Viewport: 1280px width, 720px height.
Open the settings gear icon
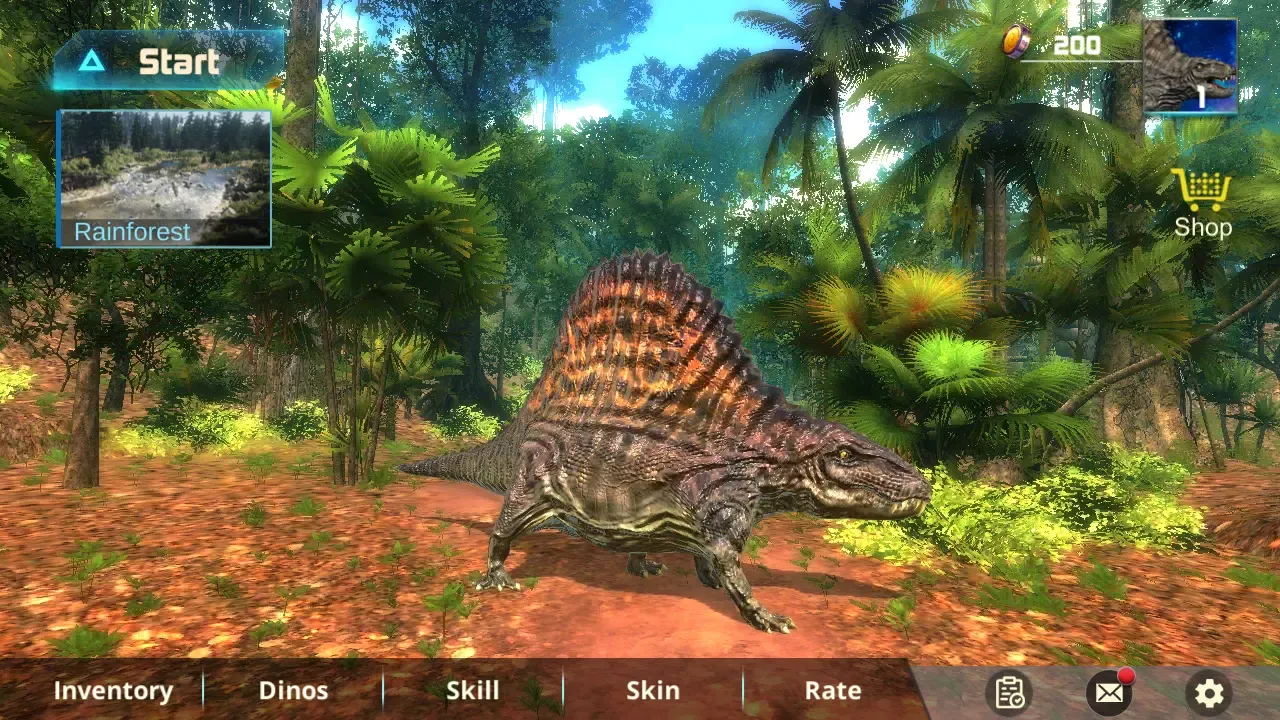[x=1209, y=692]
